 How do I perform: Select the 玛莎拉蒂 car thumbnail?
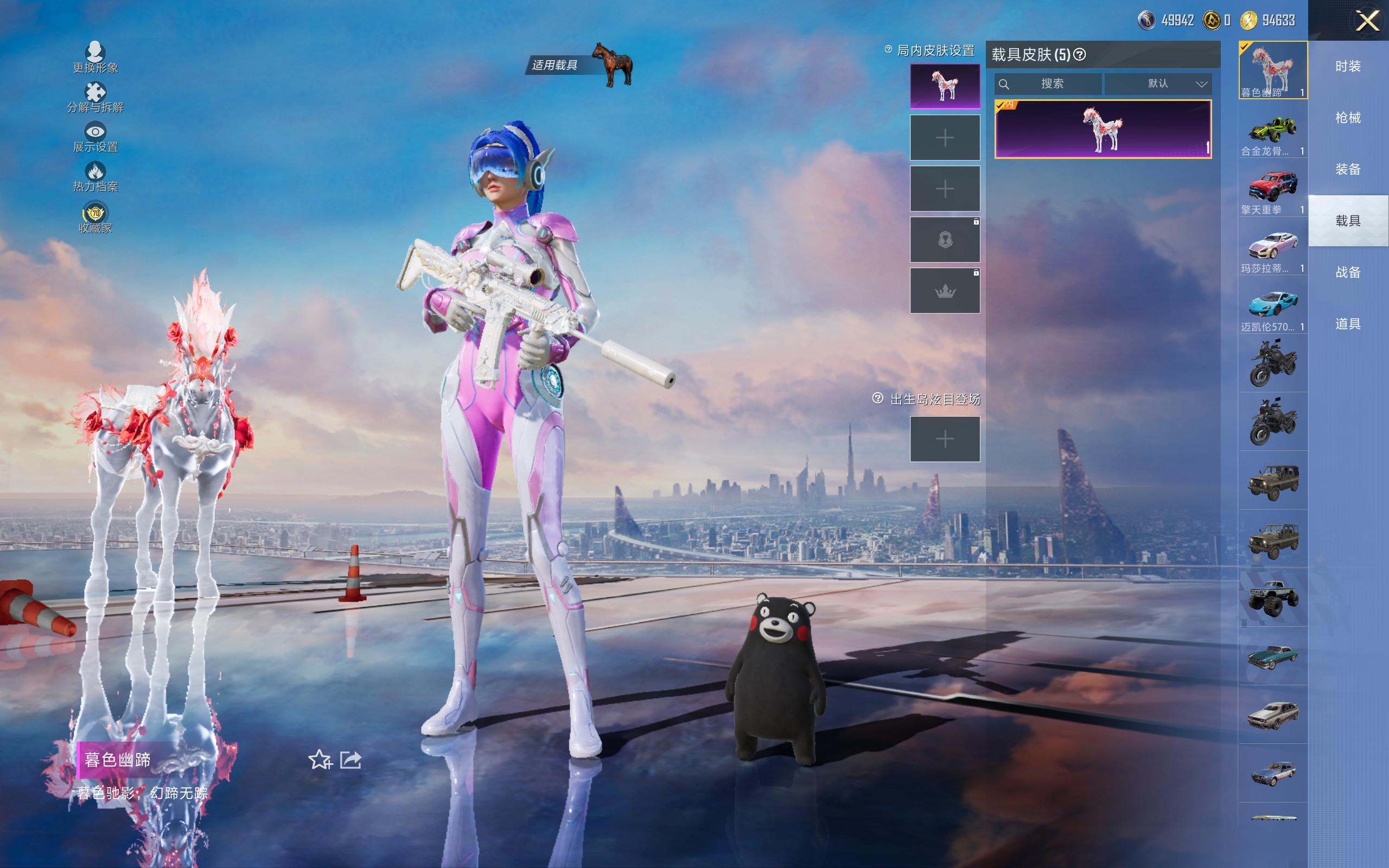pos(1272,248)
